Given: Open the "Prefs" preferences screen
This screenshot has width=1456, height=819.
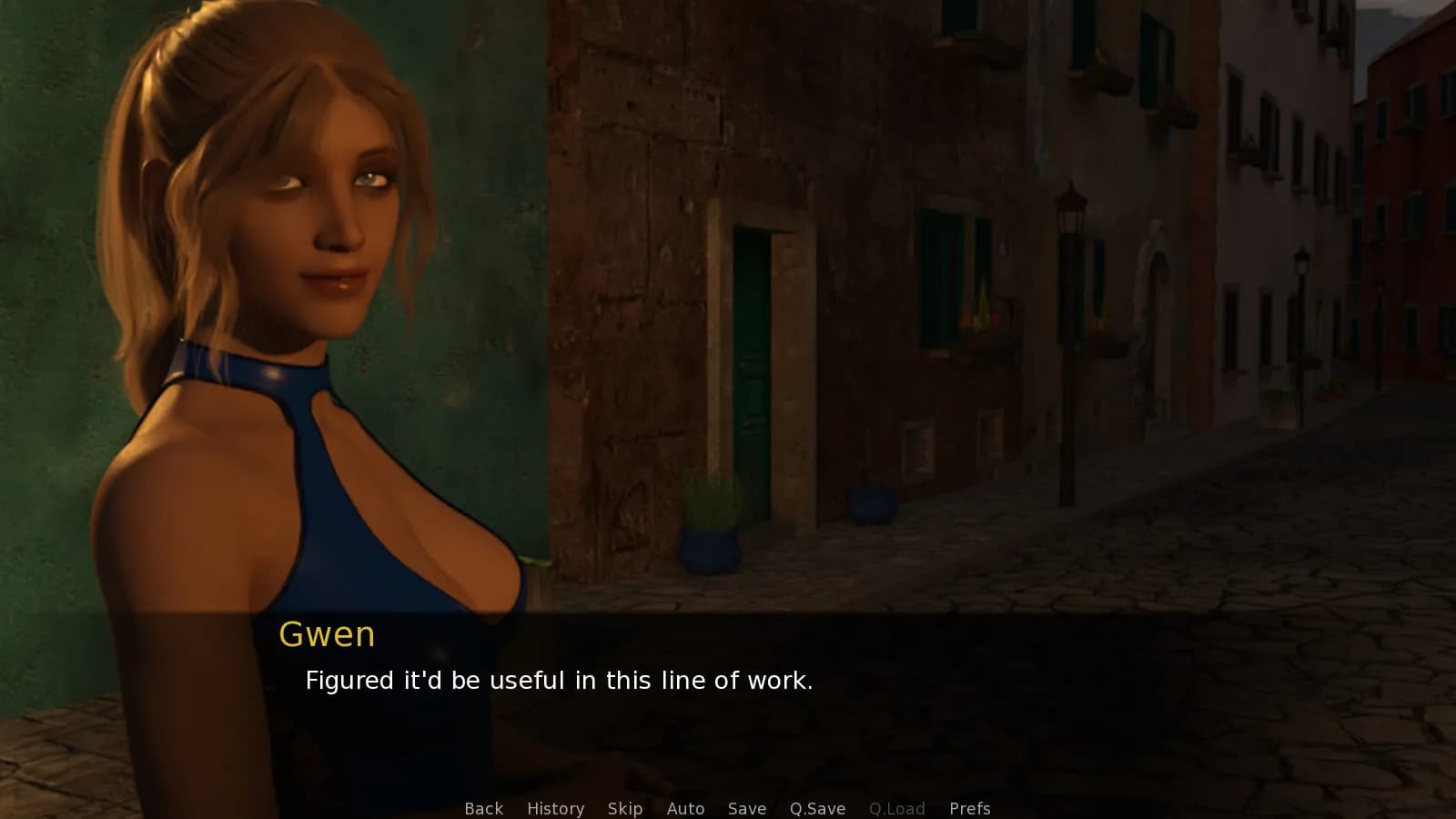Looking at the screenshot, I should [x=970, y=808].
